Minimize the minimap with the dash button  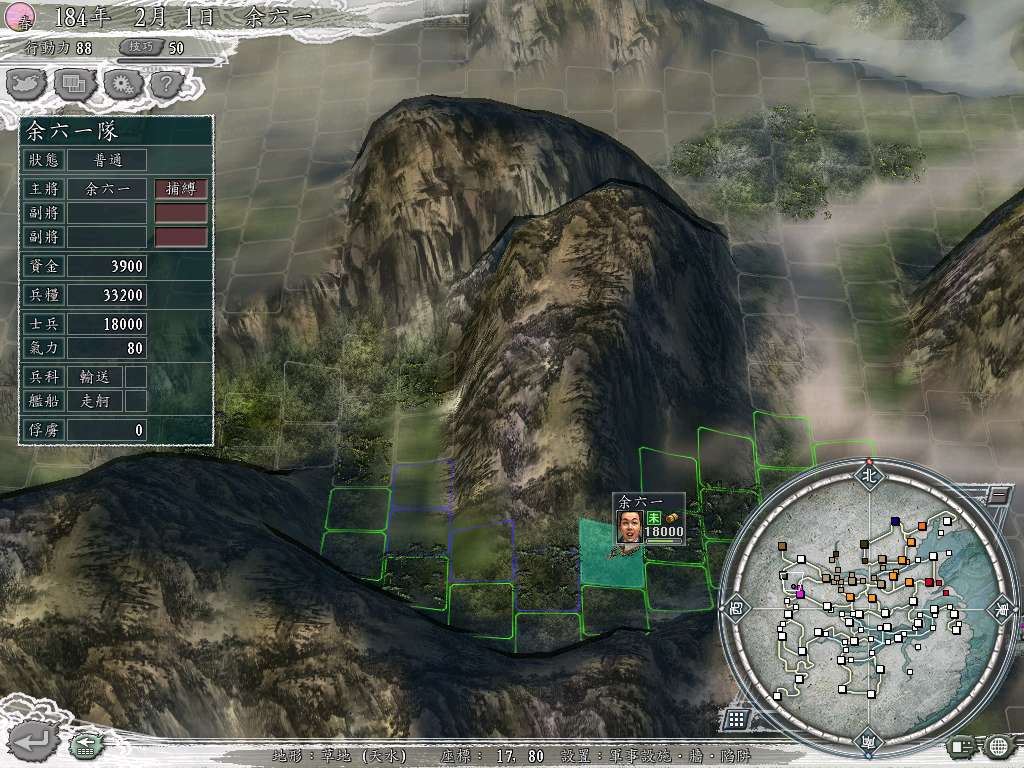(999, 494)
